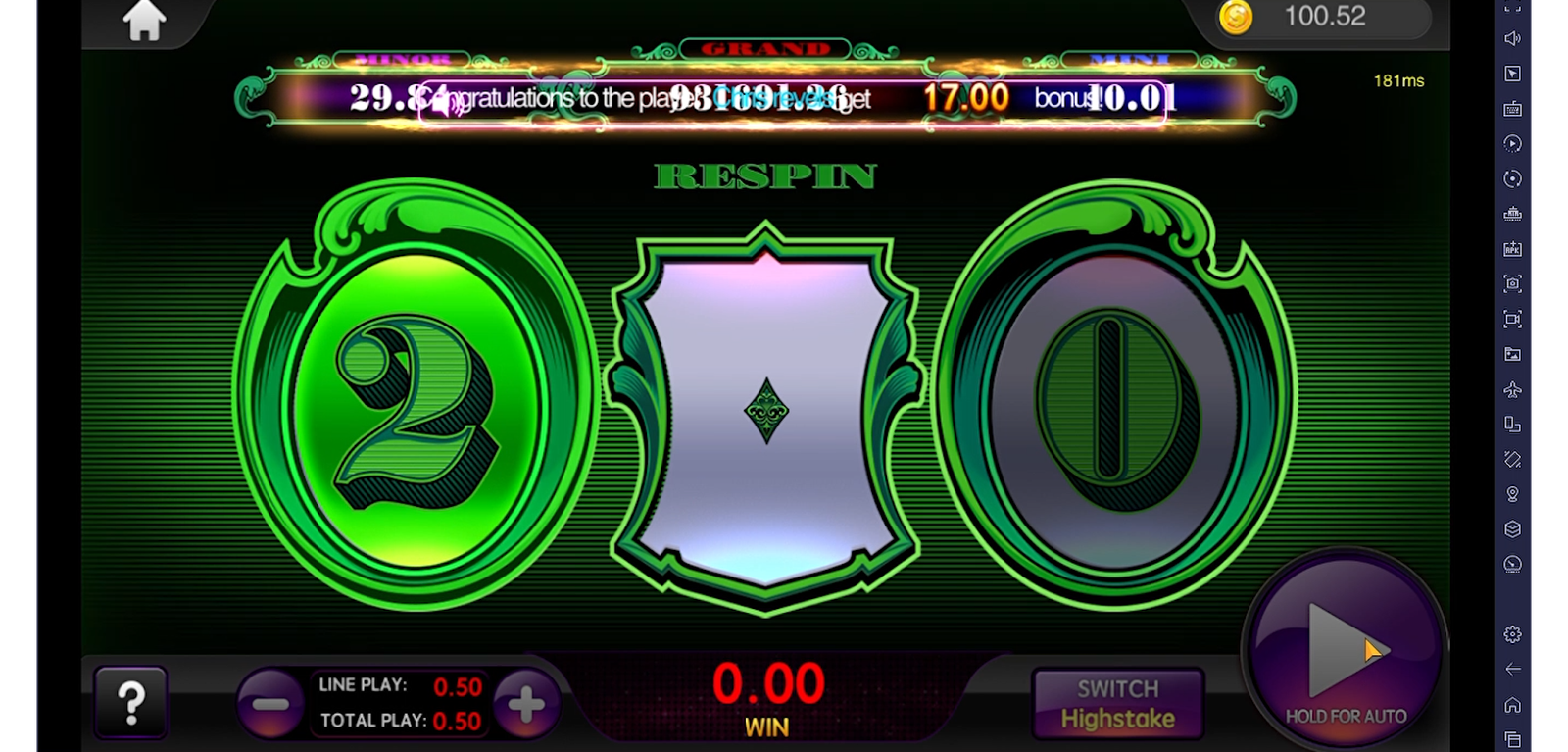Click the emulator volume speaker icon
This screenshot has height=752, width=1568.
[1513, 39]
